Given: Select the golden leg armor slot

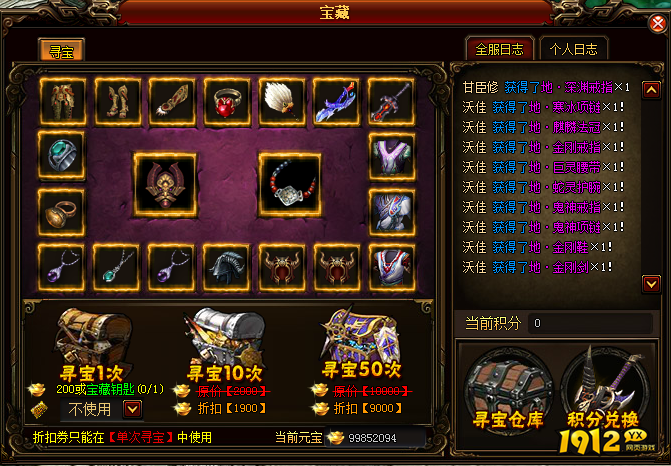Looking at the screenshot, I should point(117,100).
